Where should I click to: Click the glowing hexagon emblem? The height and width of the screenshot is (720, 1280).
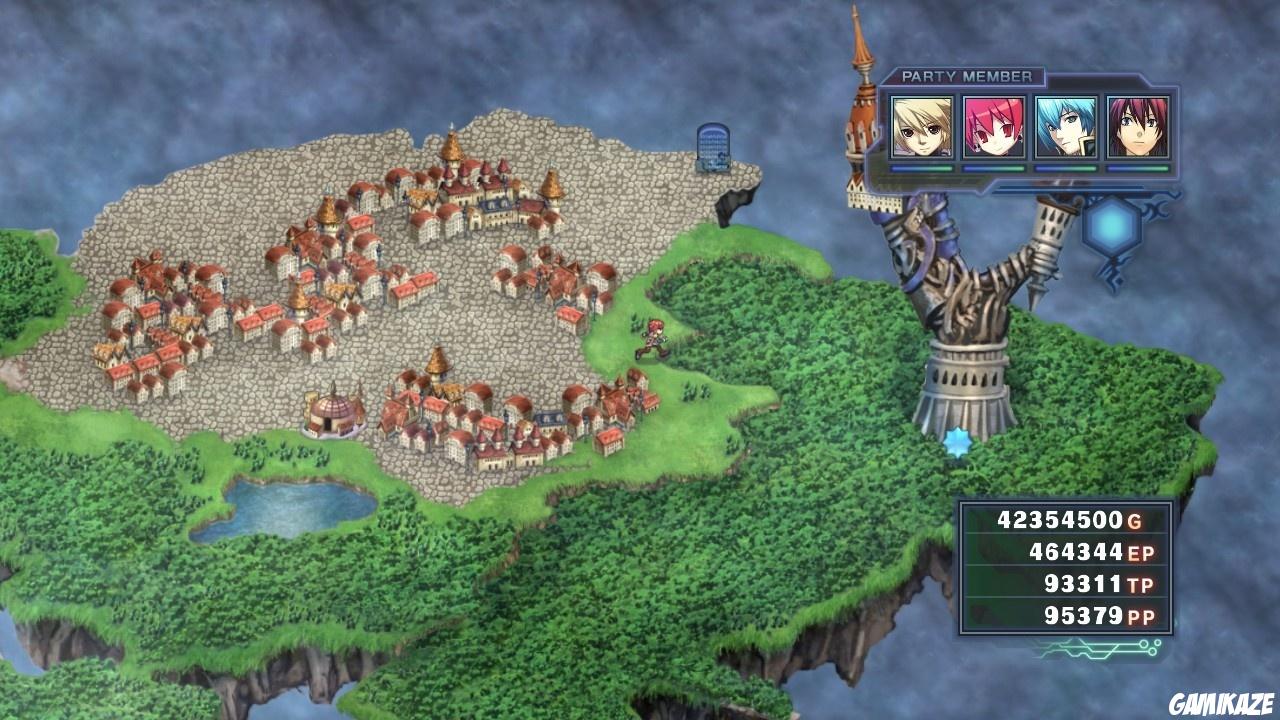[x=1113, y=228]
